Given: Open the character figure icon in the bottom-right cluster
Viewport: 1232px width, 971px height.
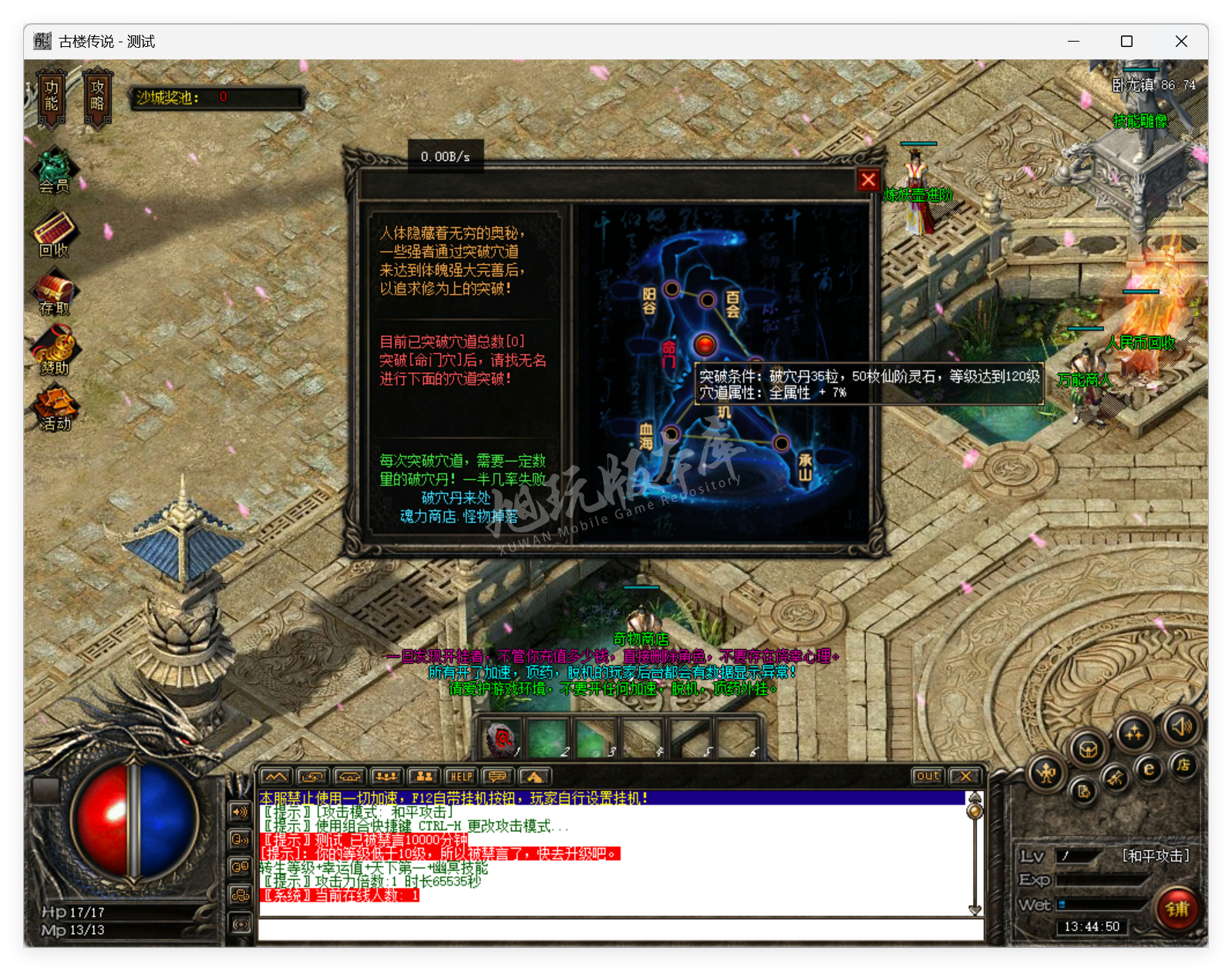Looking at the screenshot, I should click(x=1046, y=772).
